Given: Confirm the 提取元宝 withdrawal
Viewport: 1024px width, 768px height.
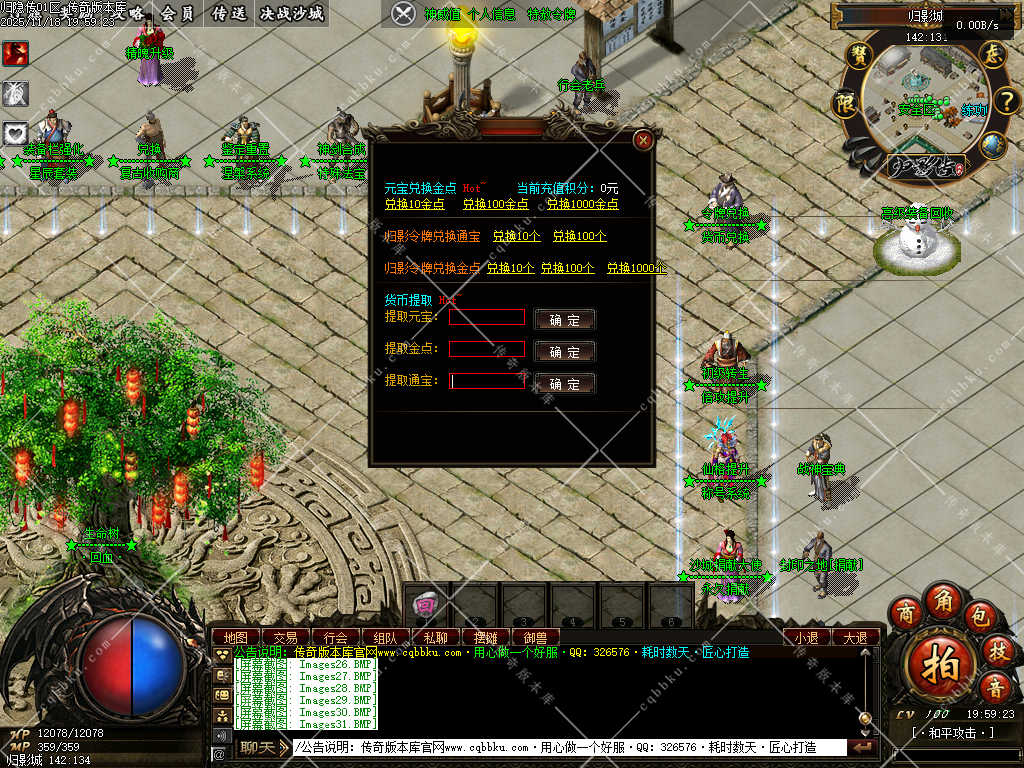Looking at the screenshot, I should tap(565, 320).
